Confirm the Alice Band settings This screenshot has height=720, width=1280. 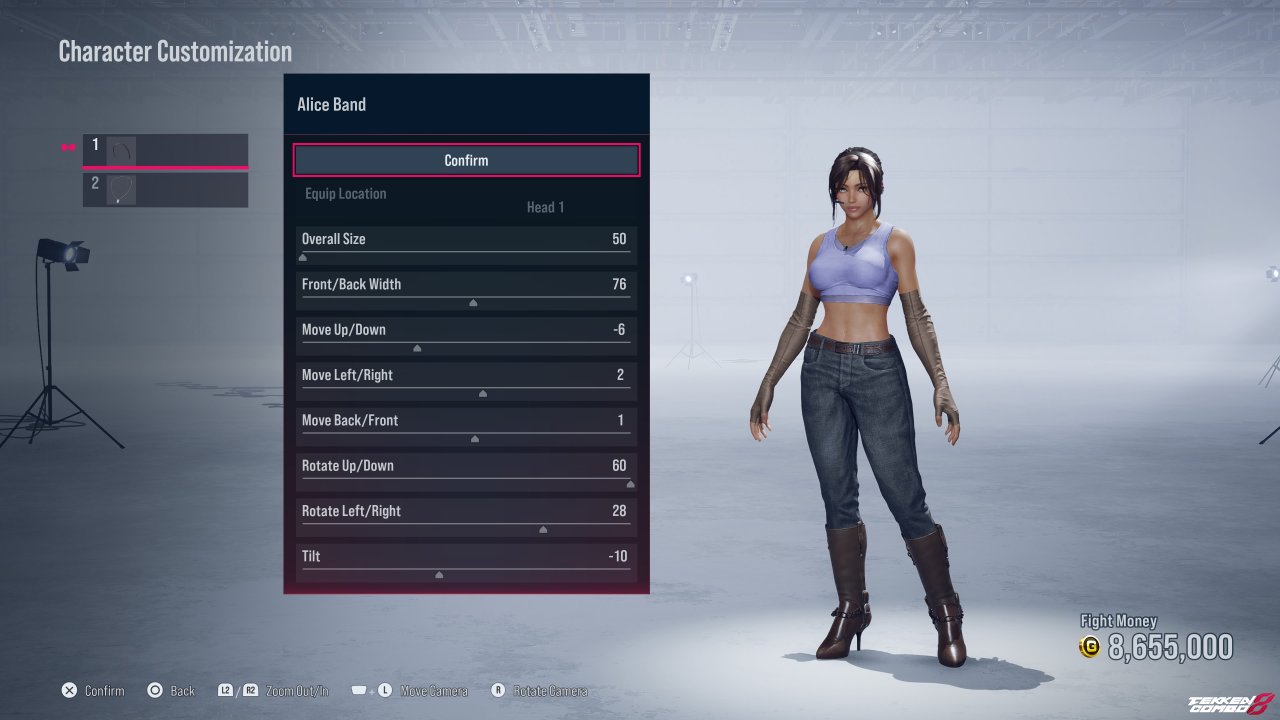pyautogui.click(x=466, y=160)
